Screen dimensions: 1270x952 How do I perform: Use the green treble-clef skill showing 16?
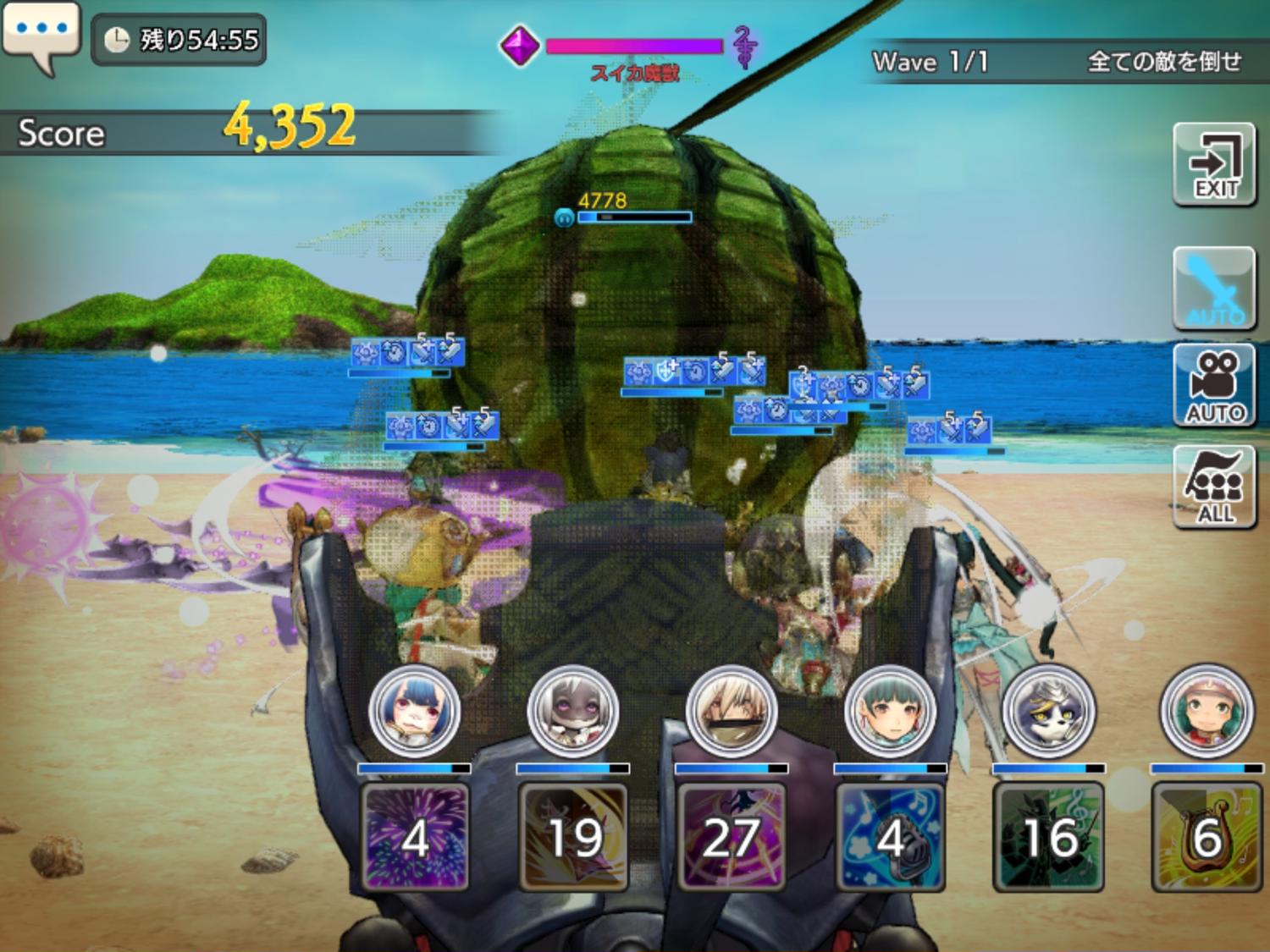1048,837
